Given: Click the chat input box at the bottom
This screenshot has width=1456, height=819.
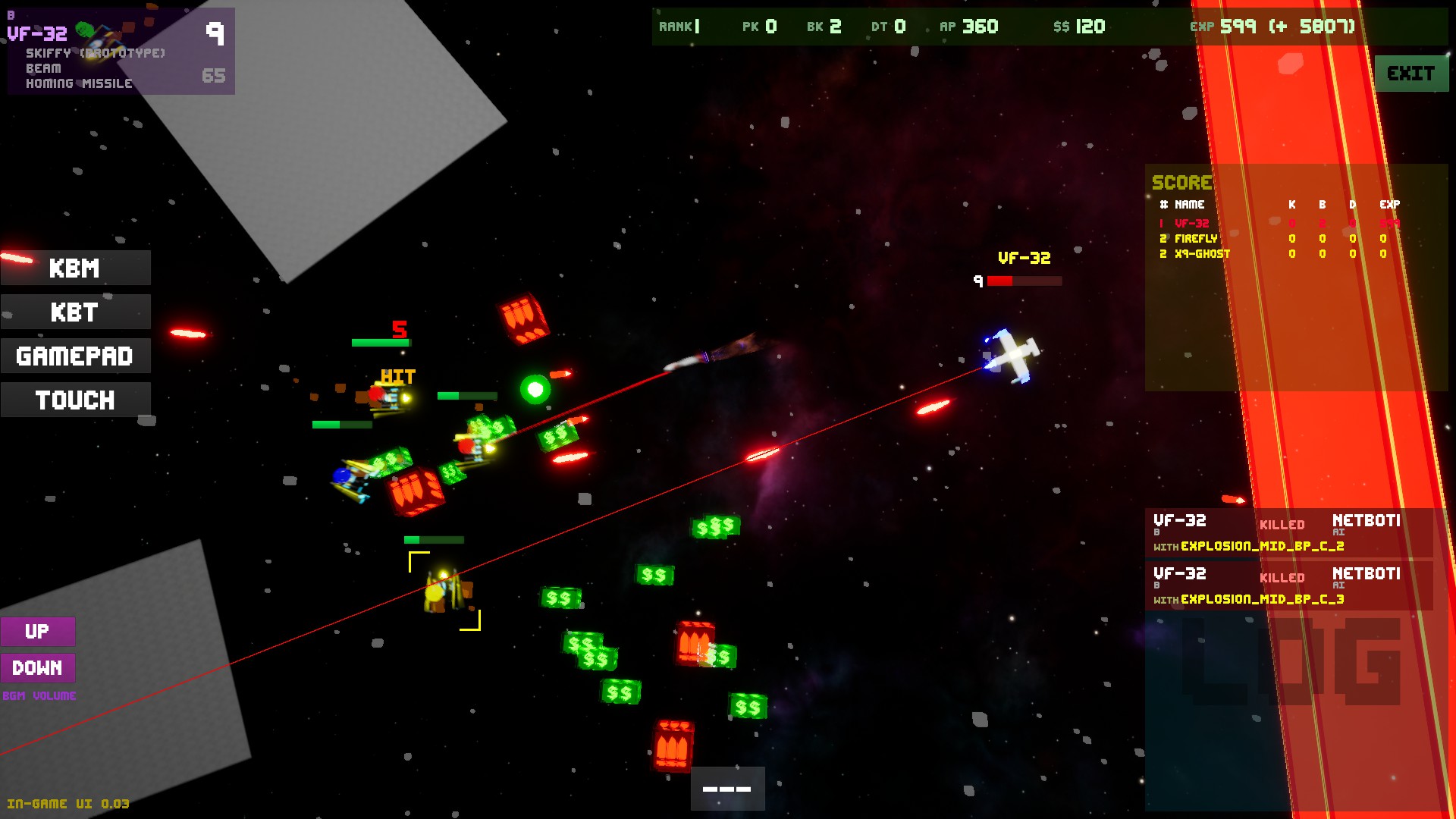Looking at the screenshot, I should click(726, 789).
